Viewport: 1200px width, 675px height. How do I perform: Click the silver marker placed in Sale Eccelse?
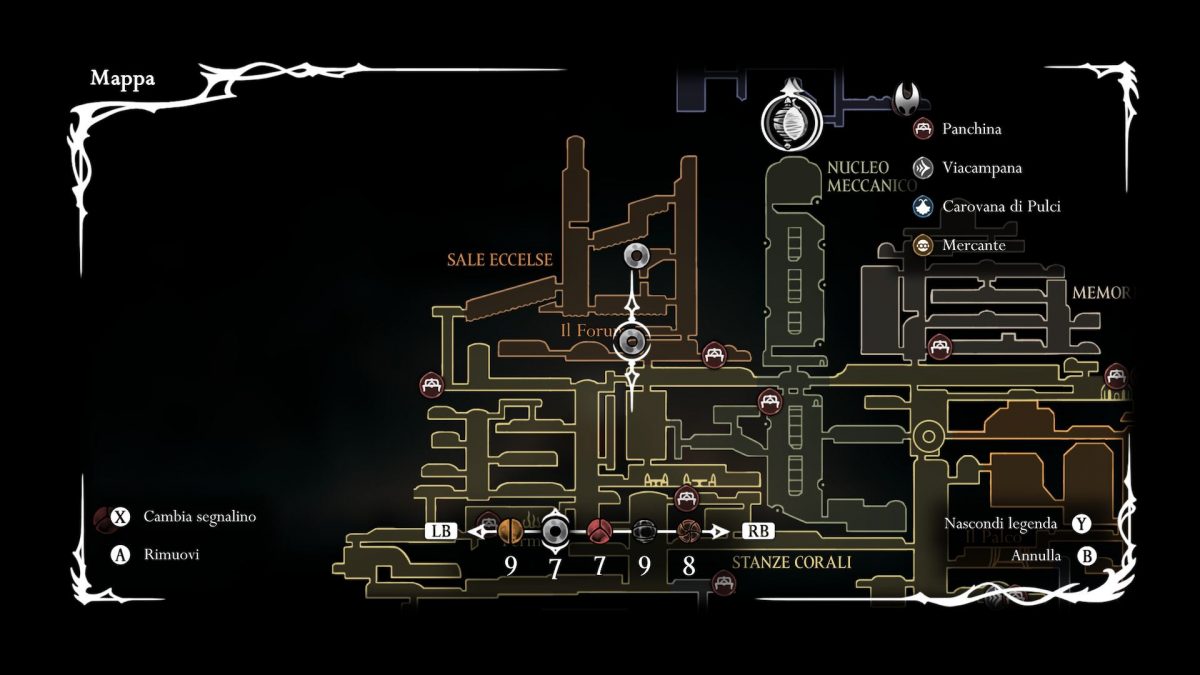point(633,257)
